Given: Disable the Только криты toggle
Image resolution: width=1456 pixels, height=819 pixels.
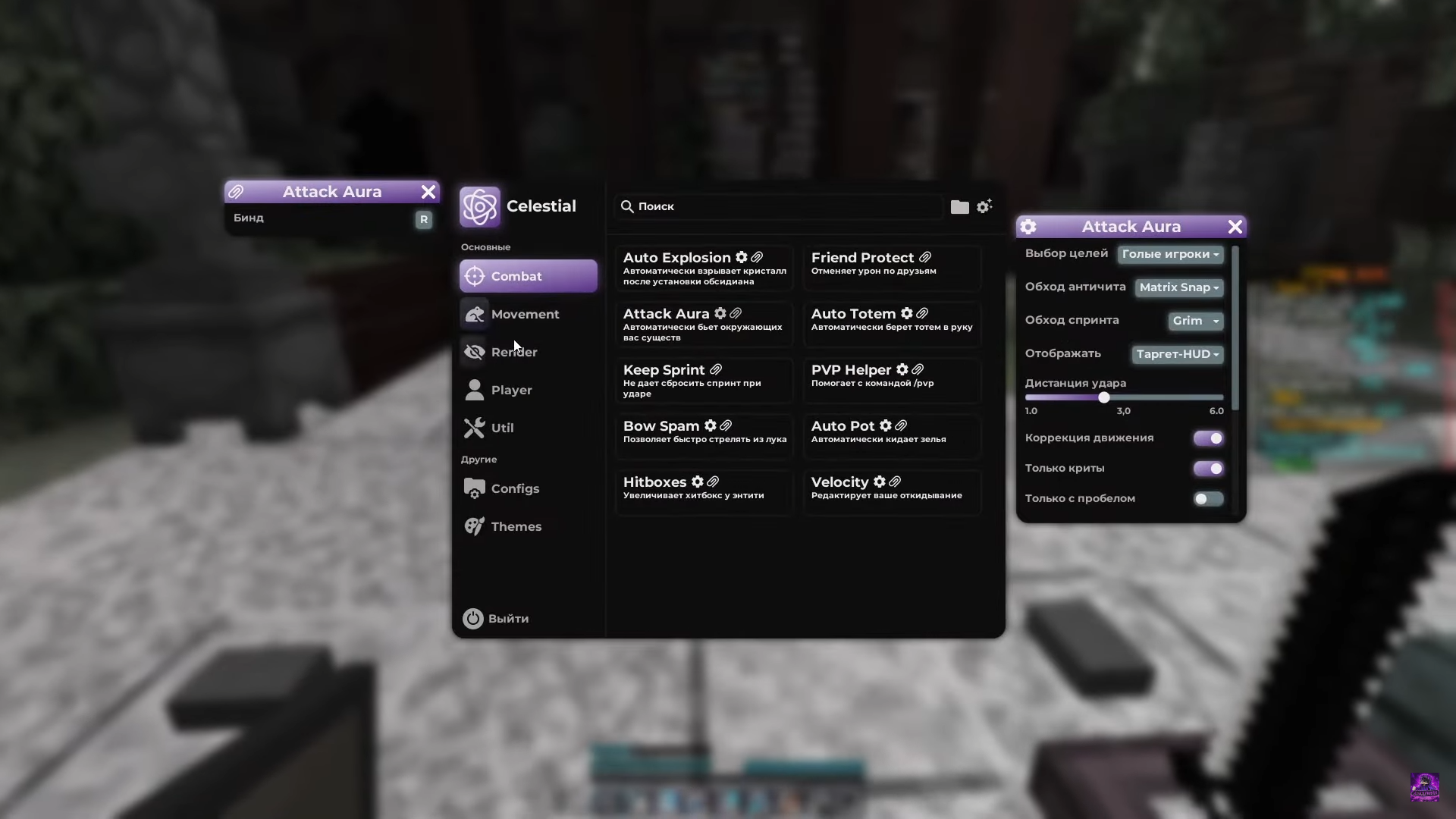Looking at the screenshot, I should [x=1207, y=469].
